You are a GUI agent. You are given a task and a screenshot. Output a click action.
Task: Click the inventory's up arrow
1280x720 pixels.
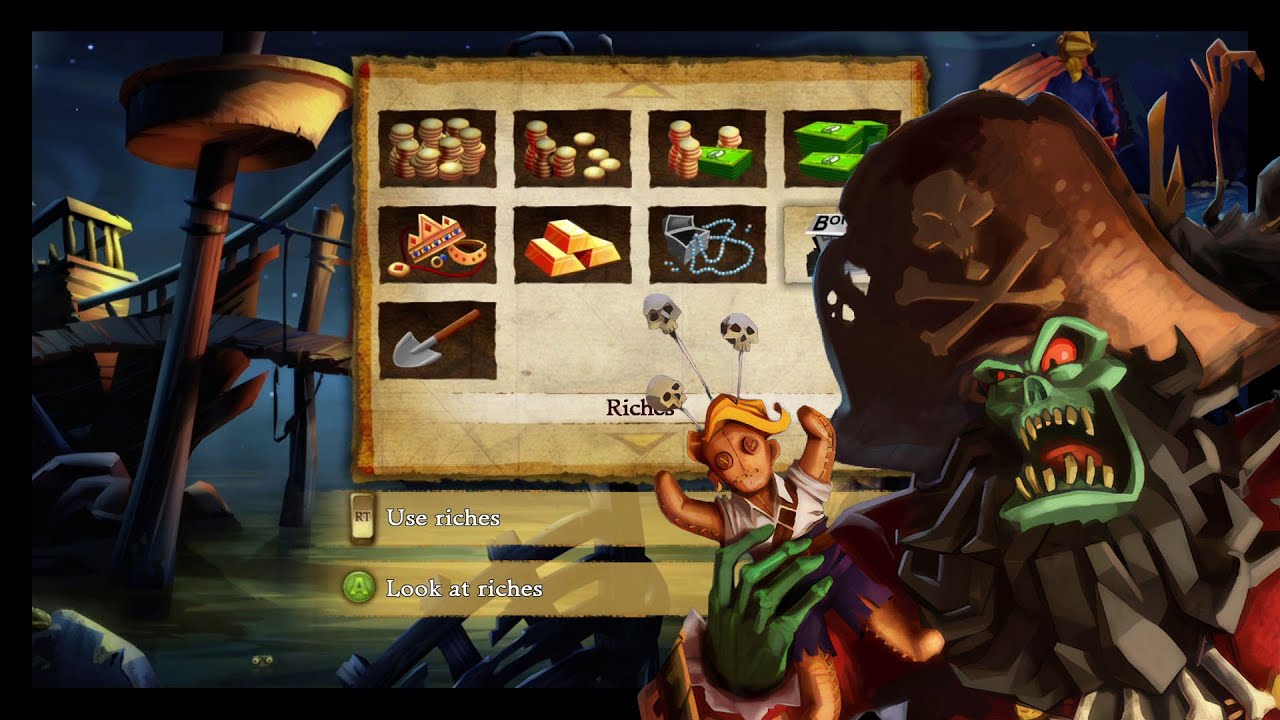click(639, 90)
